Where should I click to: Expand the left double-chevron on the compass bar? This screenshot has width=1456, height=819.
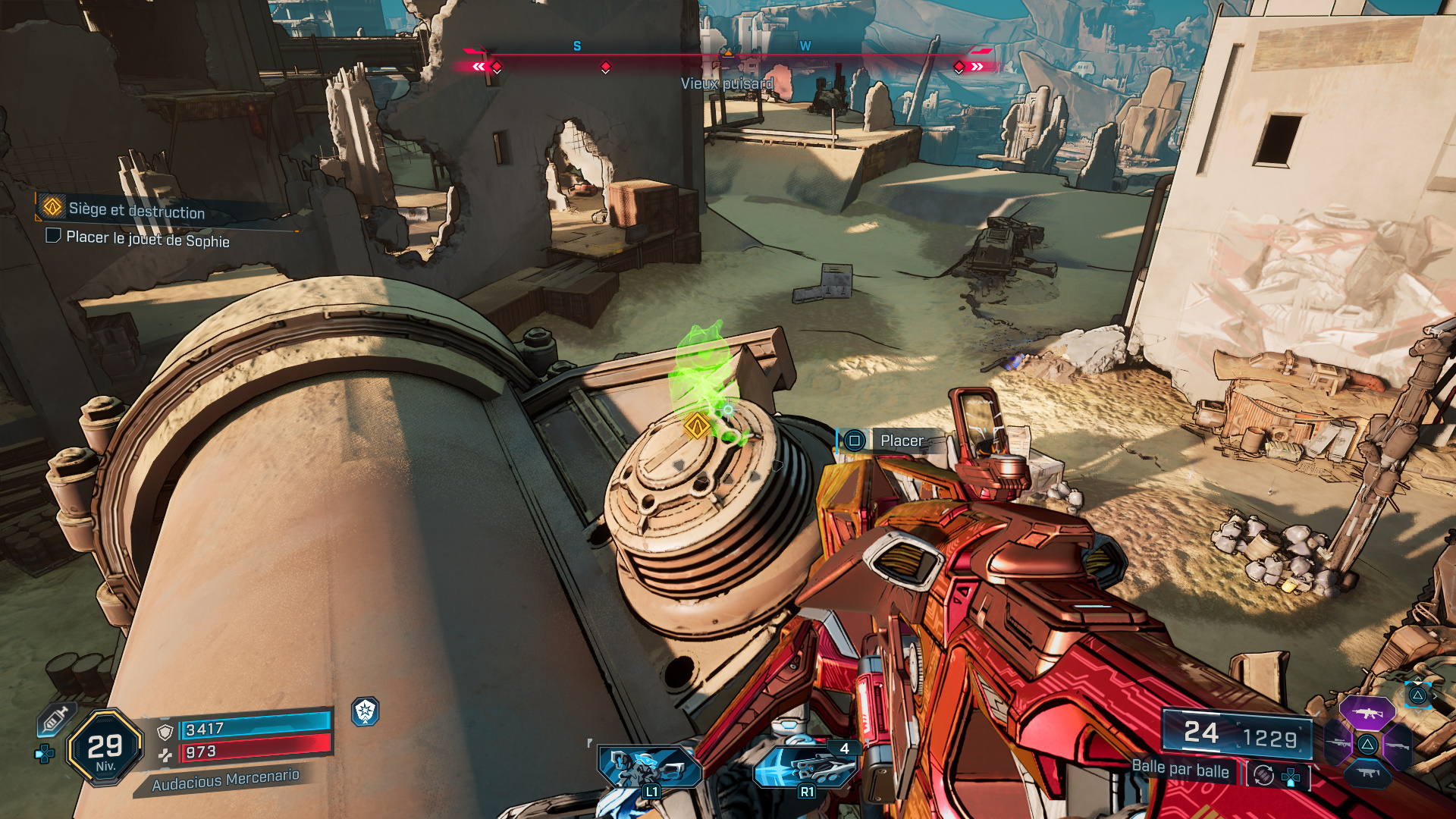[x=478, y=67]
